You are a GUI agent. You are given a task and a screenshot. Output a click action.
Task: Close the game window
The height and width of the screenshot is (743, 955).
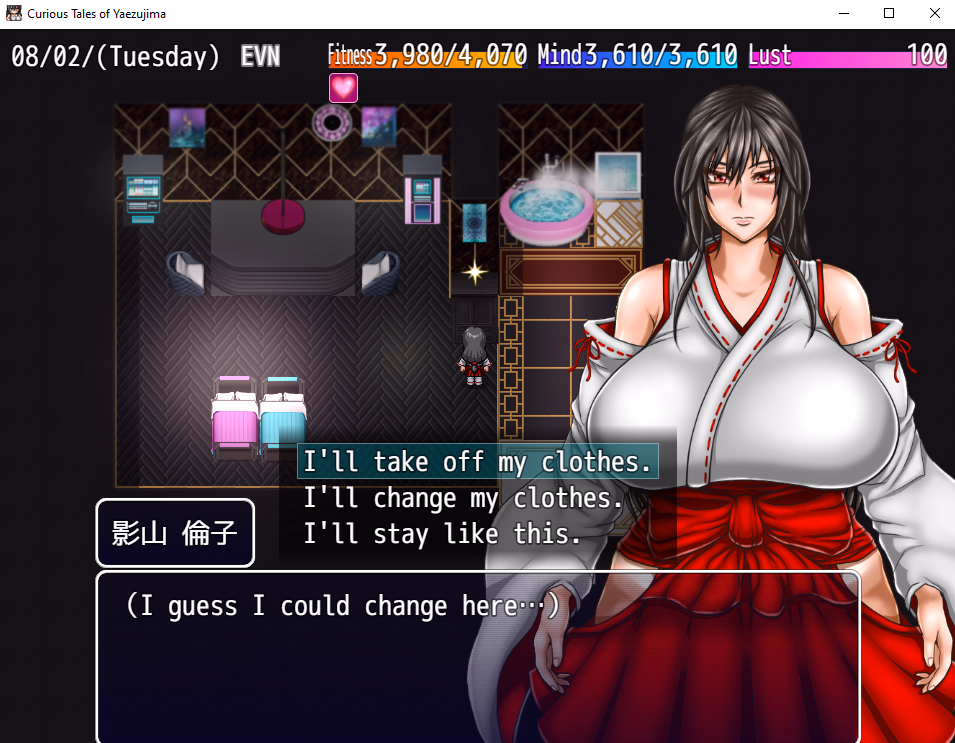(931, 14)
